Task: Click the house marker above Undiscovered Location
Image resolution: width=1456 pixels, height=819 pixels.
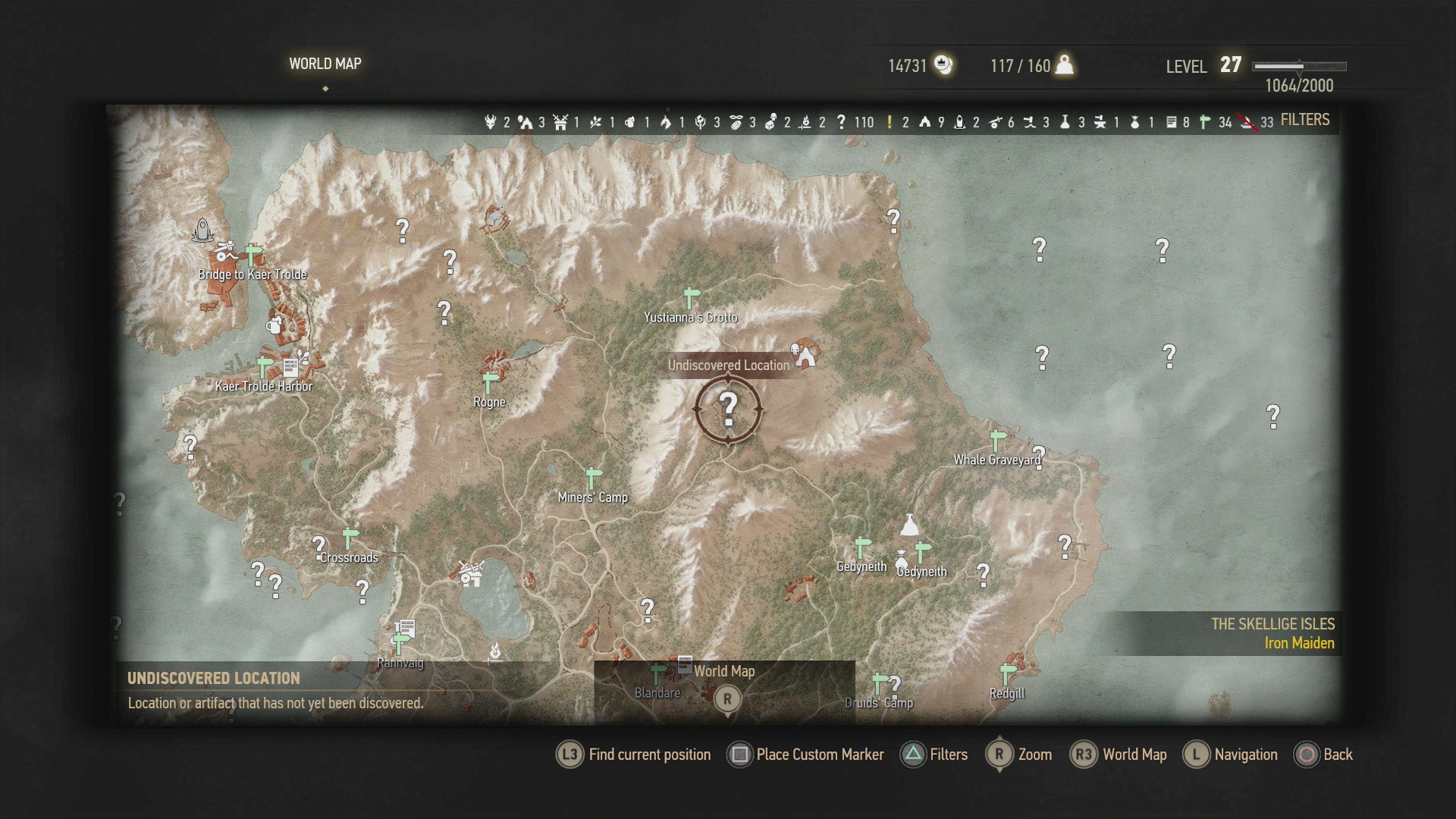Action: click(802, 351)
